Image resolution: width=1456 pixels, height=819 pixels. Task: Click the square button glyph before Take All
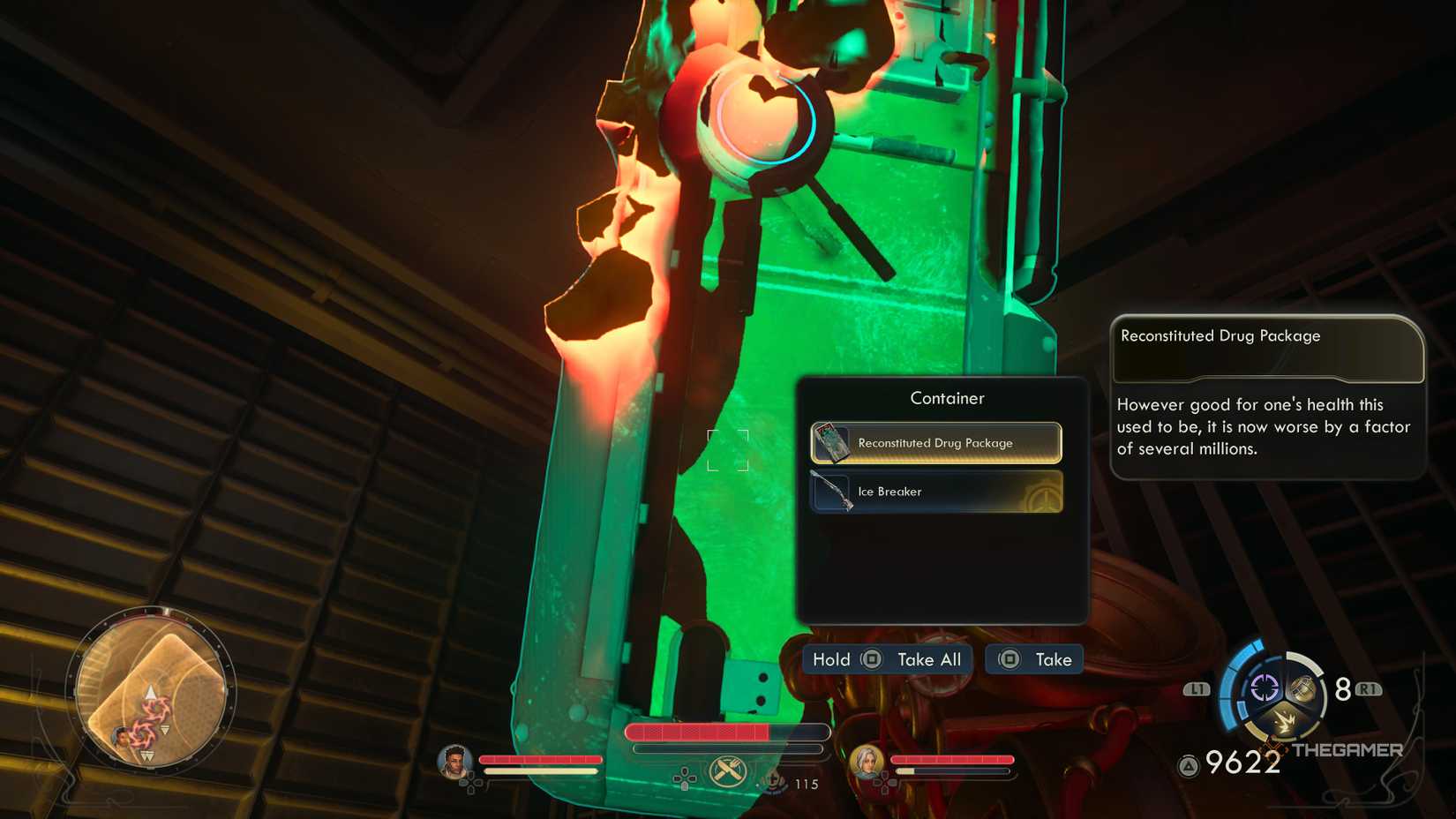[871, 659]
